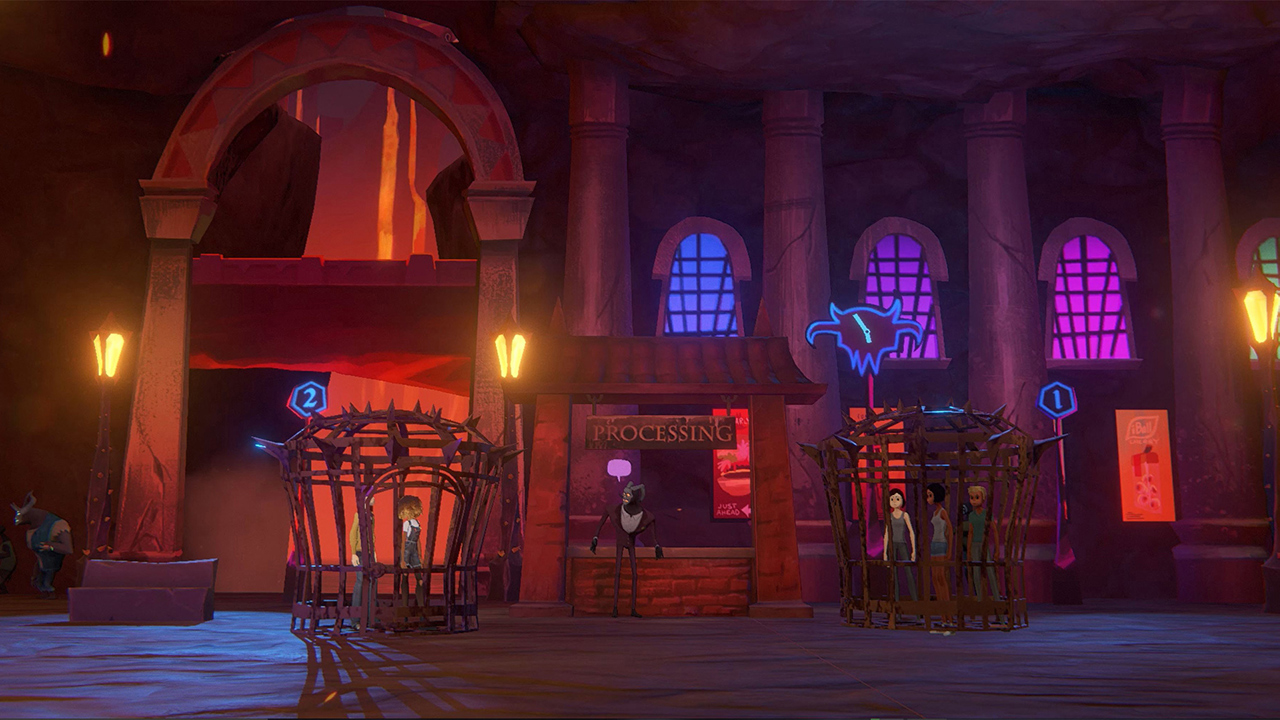Screen dimensions: 1280x720
Task: Click the purple speech bubble talk prompt
Action: [x=619, y=467]
